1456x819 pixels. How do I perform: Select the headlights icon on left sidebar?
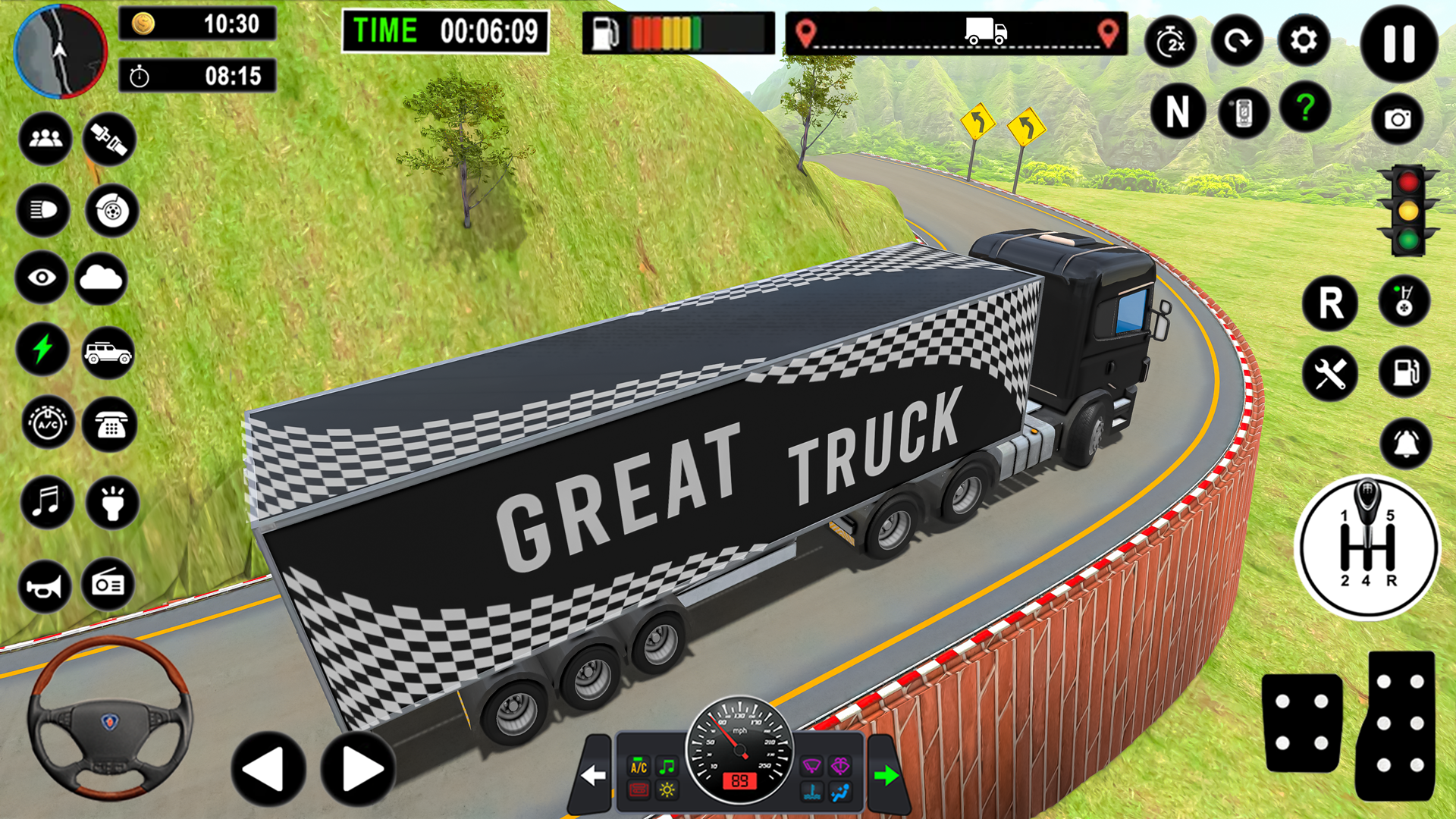pyautogui.click(x=45, y=211)
